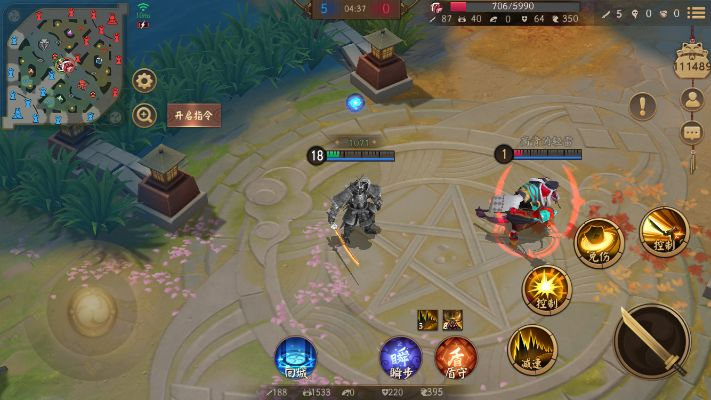Use the sword-slash 控制 skill

662,229
